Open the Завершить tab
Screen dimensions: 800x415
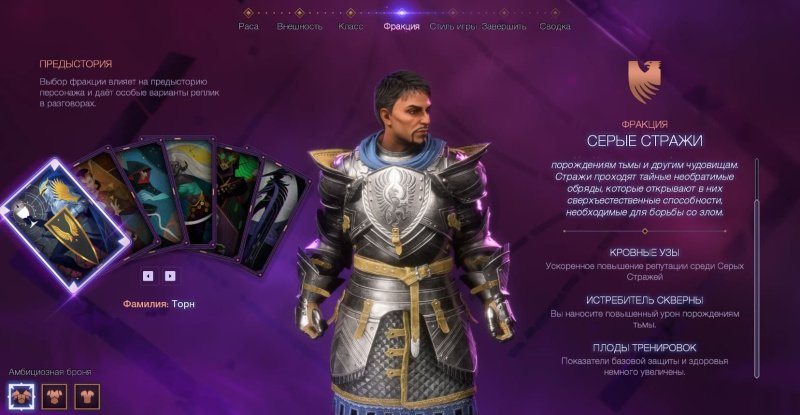503,26
